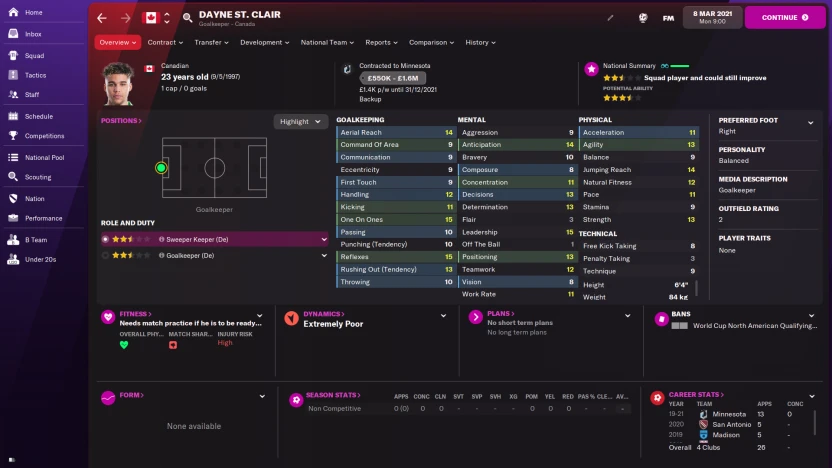Viewport: 832px width, 468px height.
Task: Go to the Squad screen
Action: tap(34, 55)
